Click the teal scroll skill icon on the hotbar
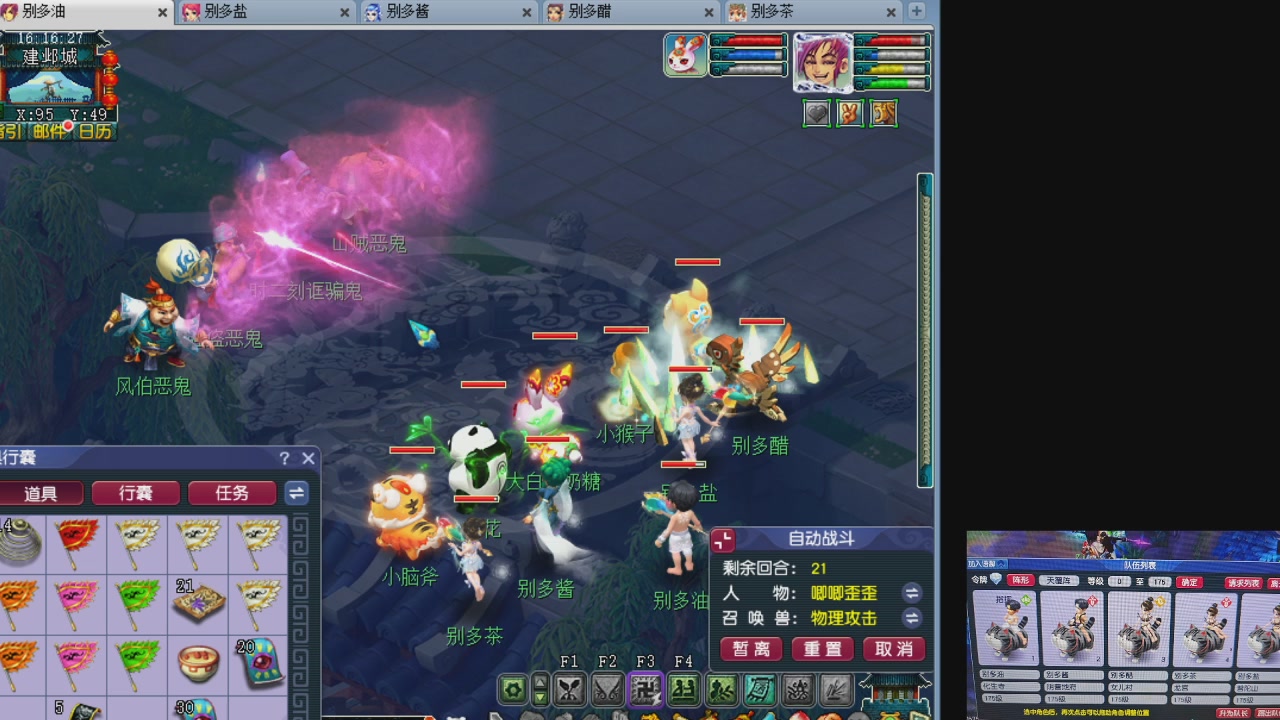1280x720 pixels. coord(759,688)
